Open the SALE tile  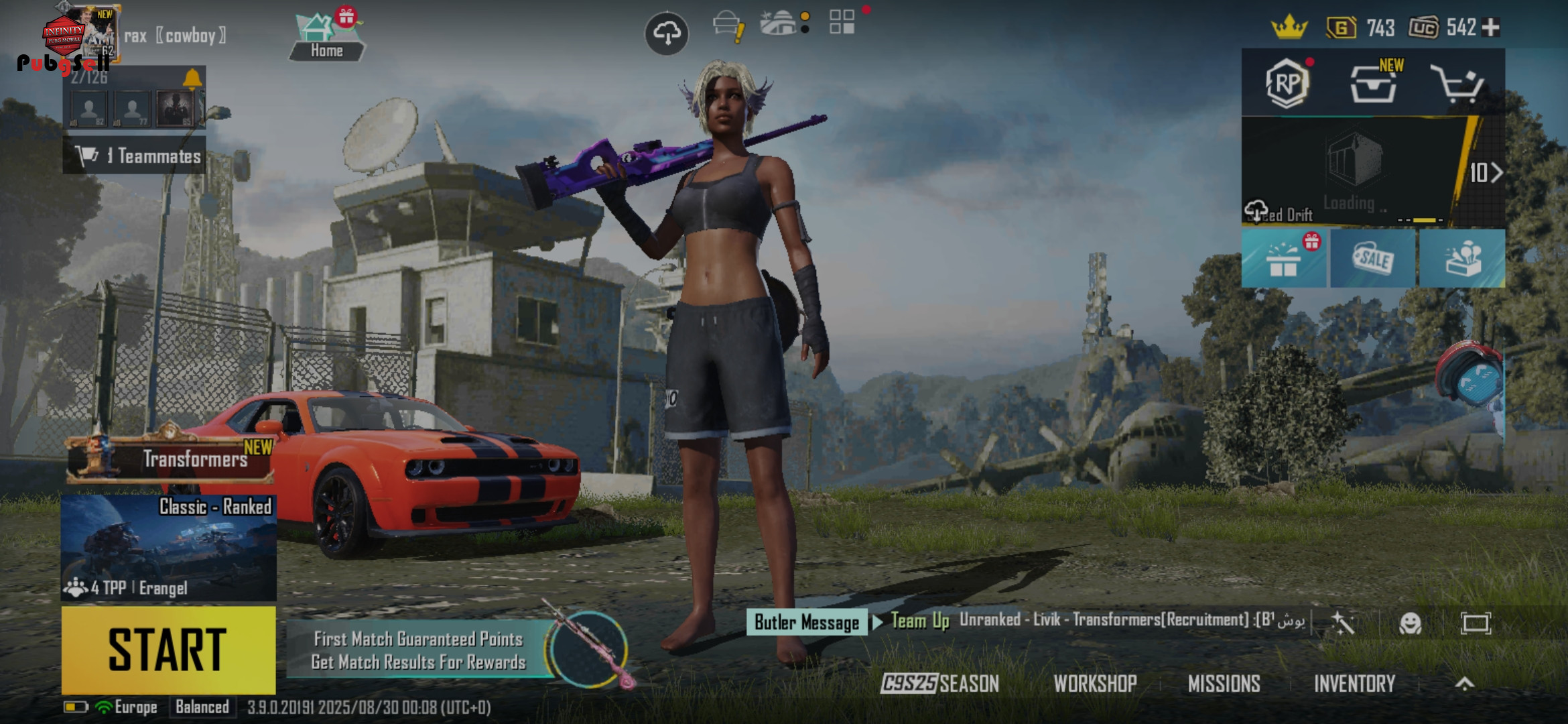point(1373,259)
